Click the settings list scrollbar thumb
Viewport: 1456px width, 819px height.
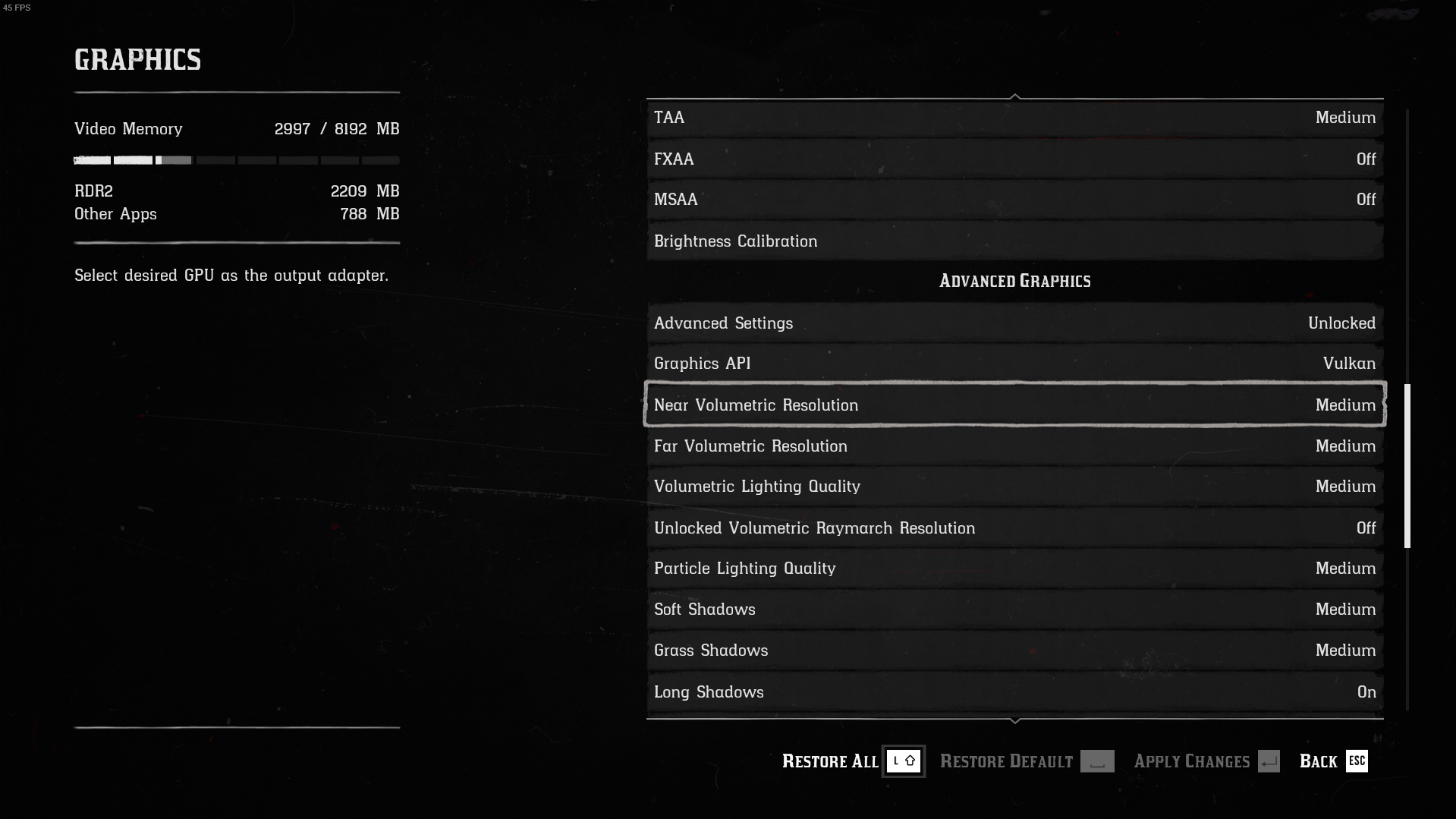pos(1407,466)
